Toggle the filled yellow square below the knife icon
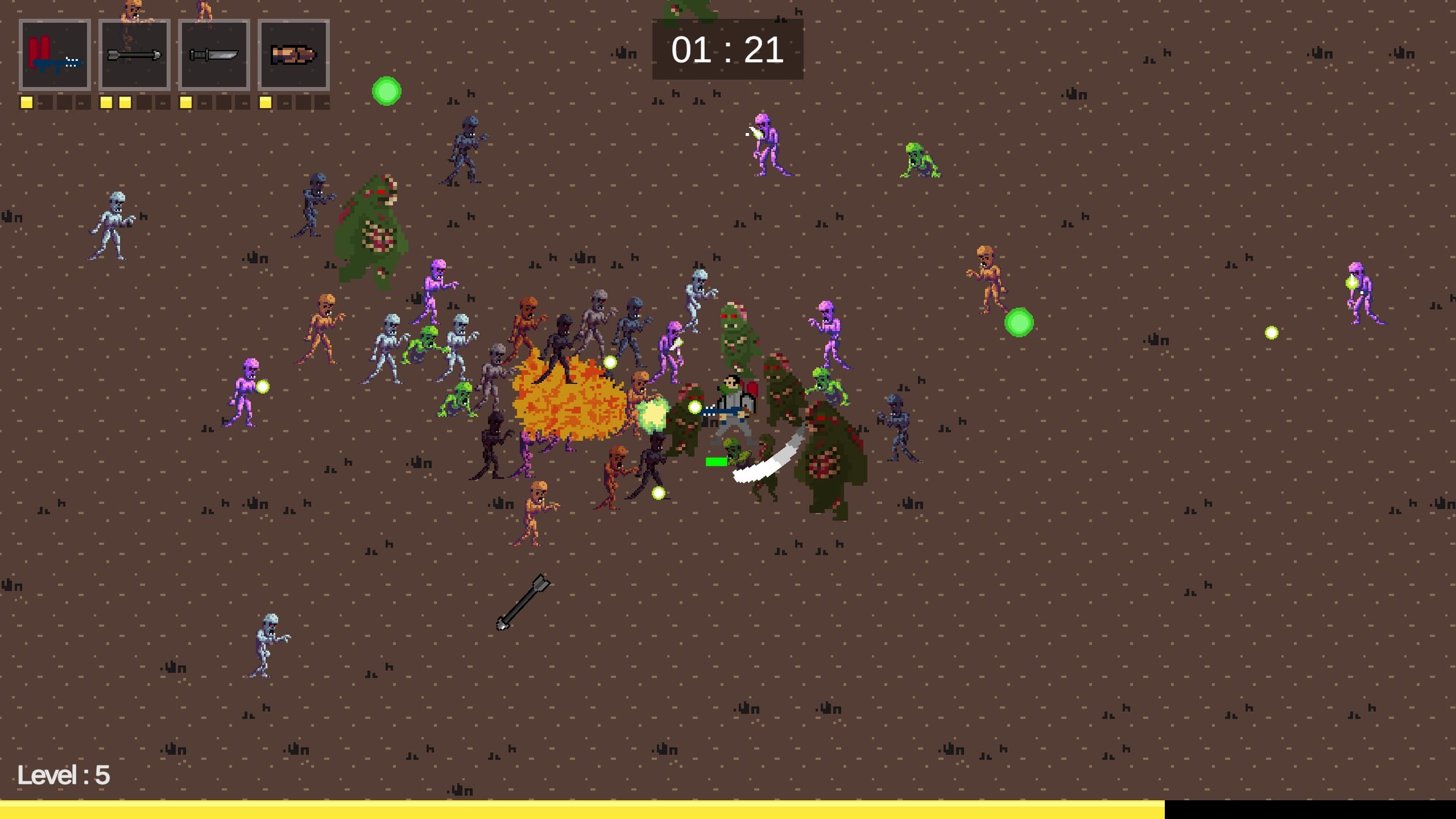1456x819 pixels. coord(185,102)
